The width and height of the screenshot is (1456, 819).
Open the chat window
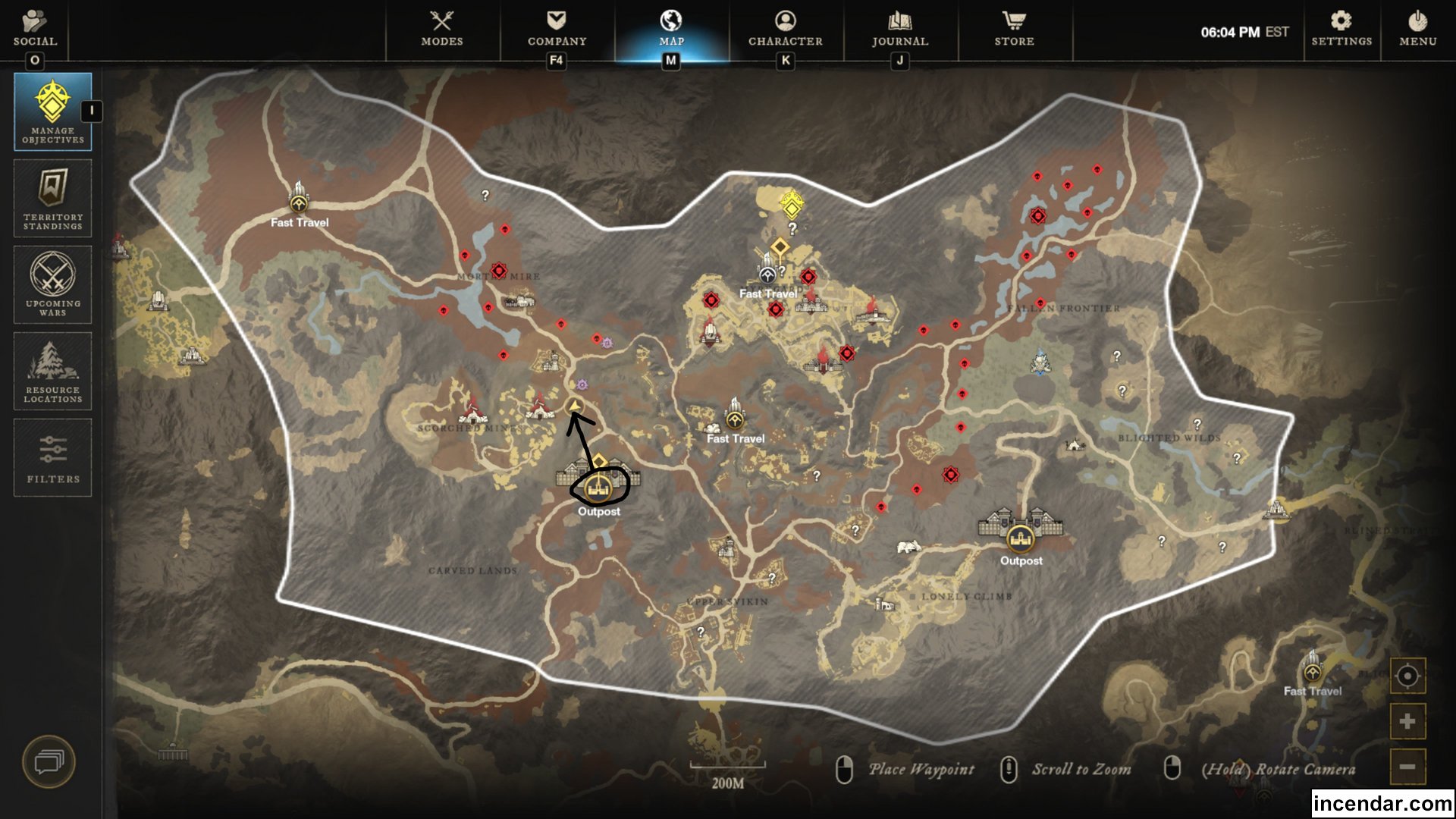tap(51, 762)
